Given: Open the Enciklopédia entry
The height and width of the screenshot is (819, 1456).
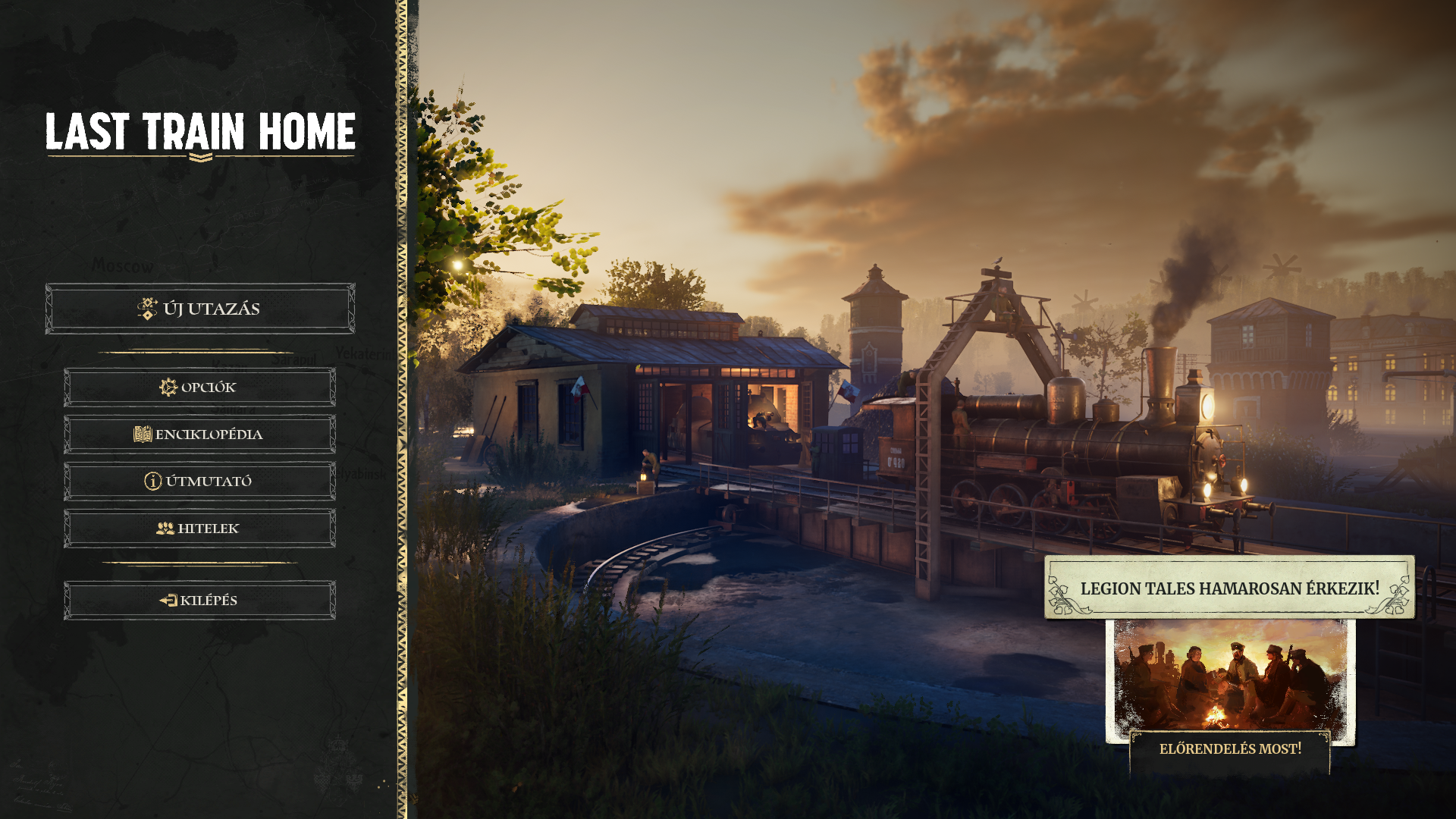Looking at the screenshot, I should (x=199, y=435).
